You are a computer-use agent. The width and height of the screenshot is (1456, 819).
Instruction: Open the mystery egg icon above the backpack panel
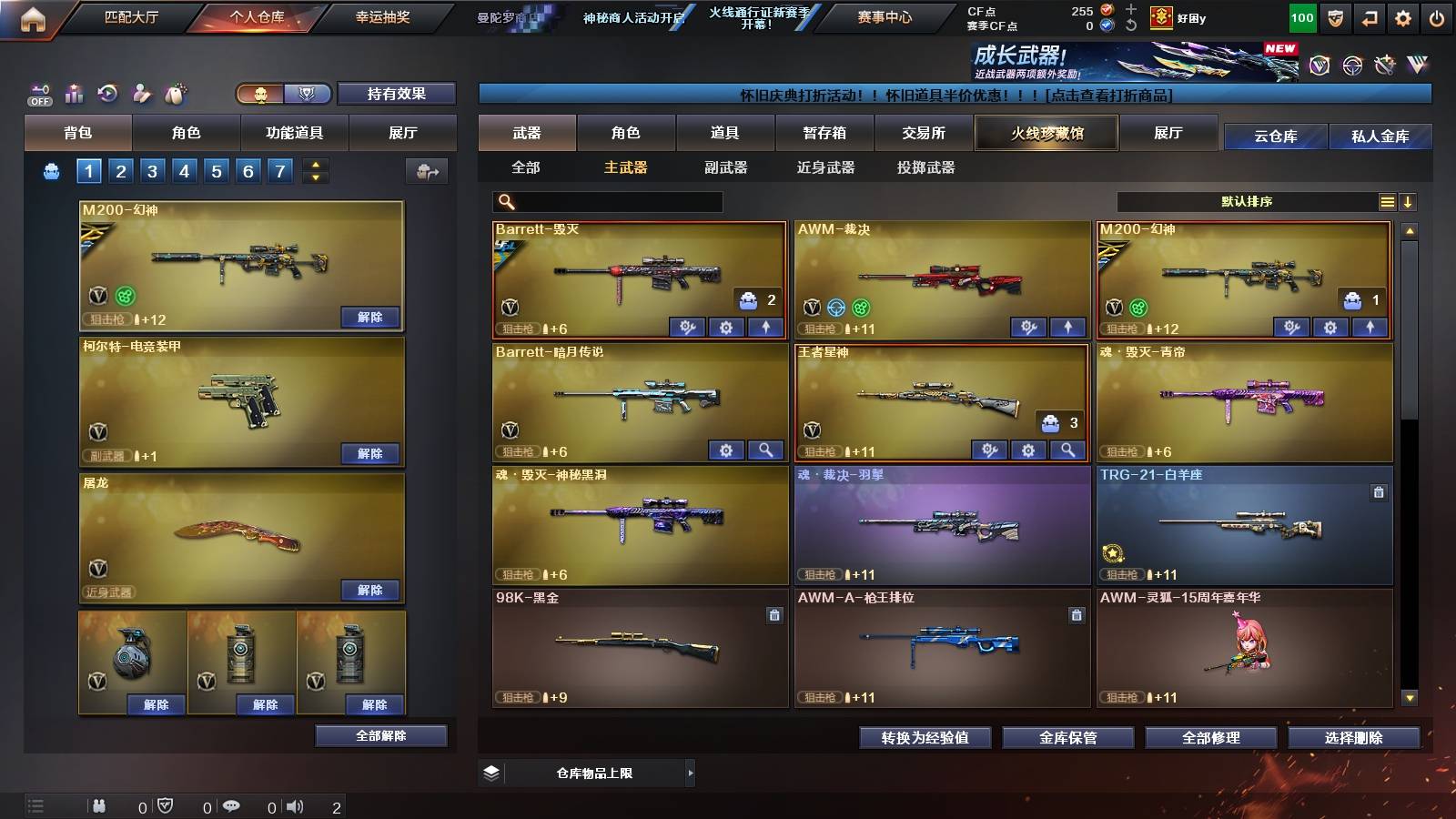(175, 93)
